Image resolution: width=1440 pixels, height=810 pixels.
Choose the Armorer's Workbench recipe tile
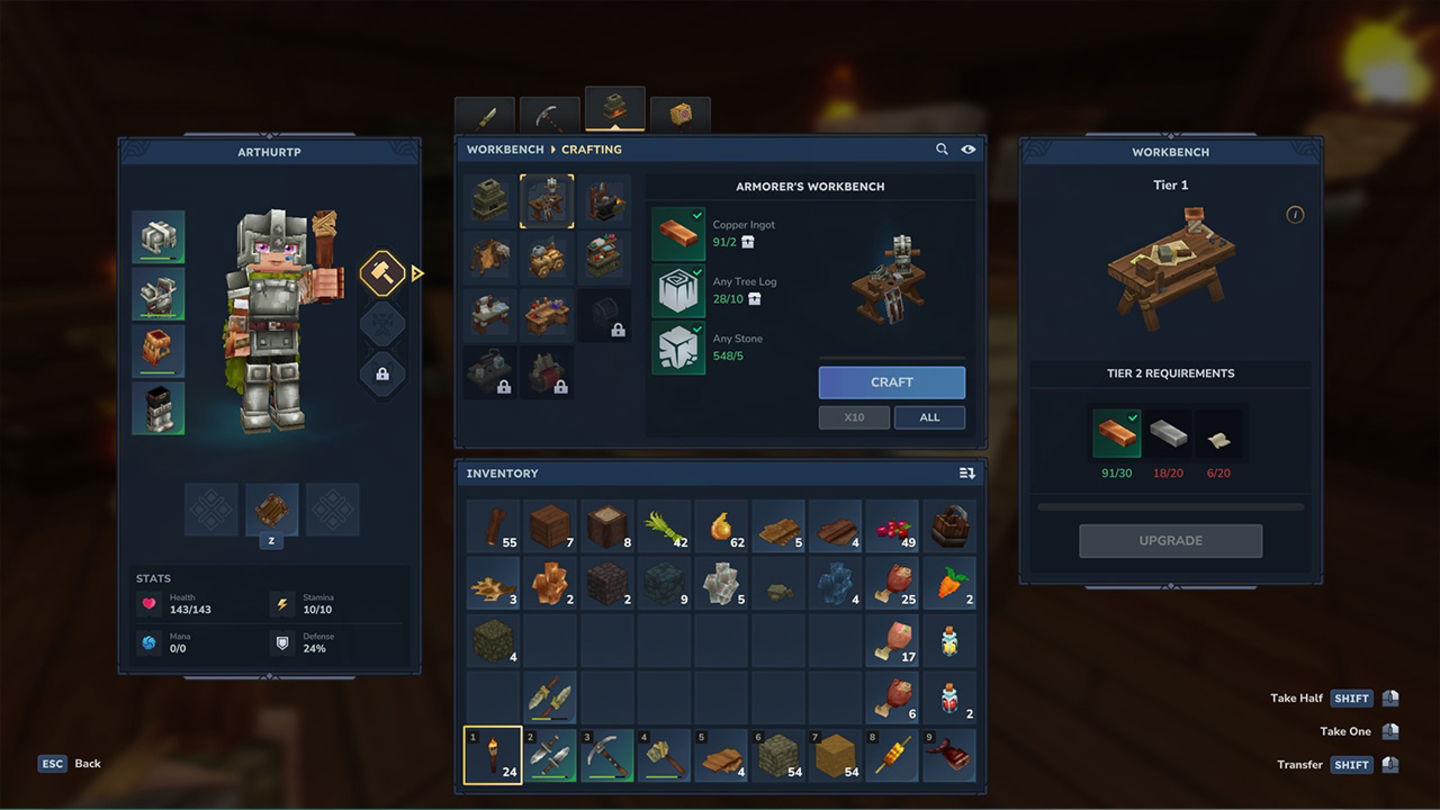547,201
